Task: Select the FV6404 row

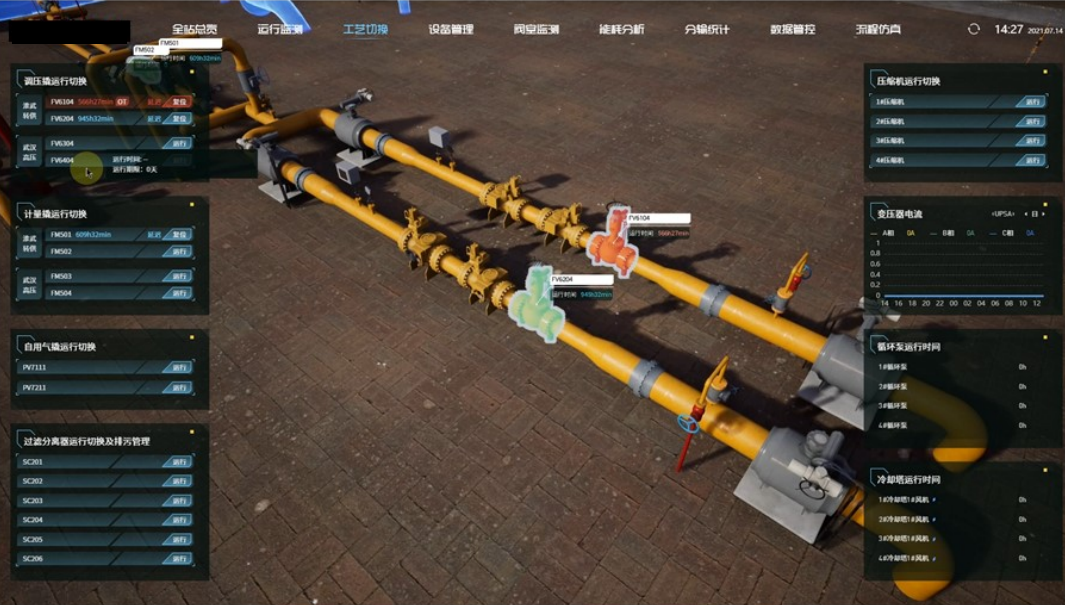Action: pyautogui.click(x=62, y=160)
